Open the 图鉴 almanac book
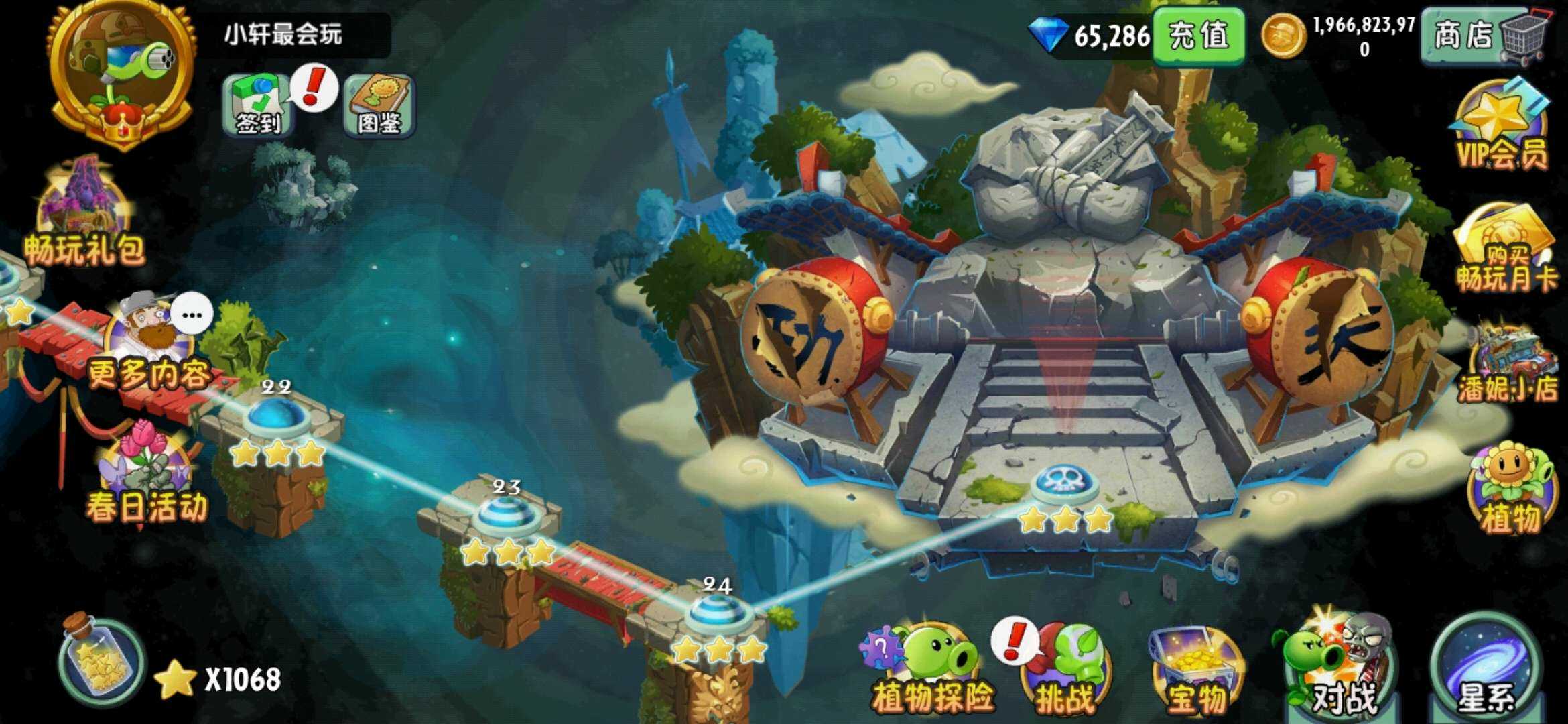The width and height of the screenshot is (1568, 724). pyautogui.click(x=379, y=105)
